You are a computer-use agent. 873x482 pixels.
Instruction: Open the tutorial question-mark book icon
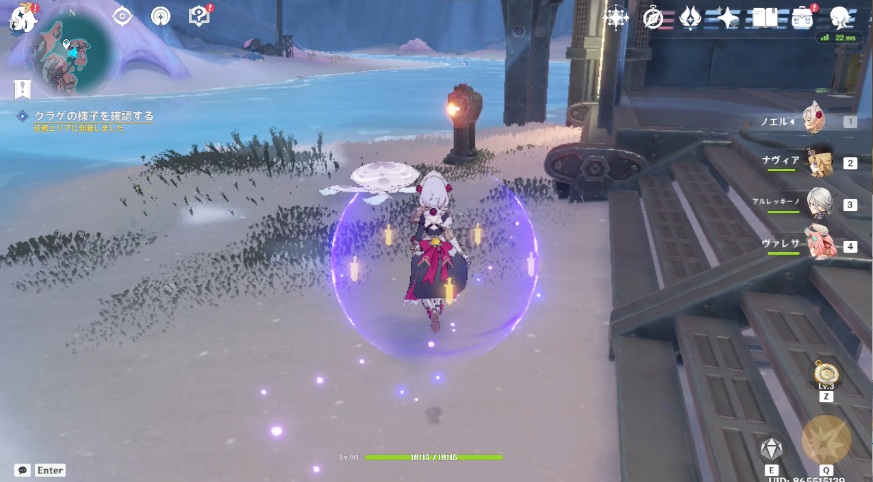[x=199, y=16]
